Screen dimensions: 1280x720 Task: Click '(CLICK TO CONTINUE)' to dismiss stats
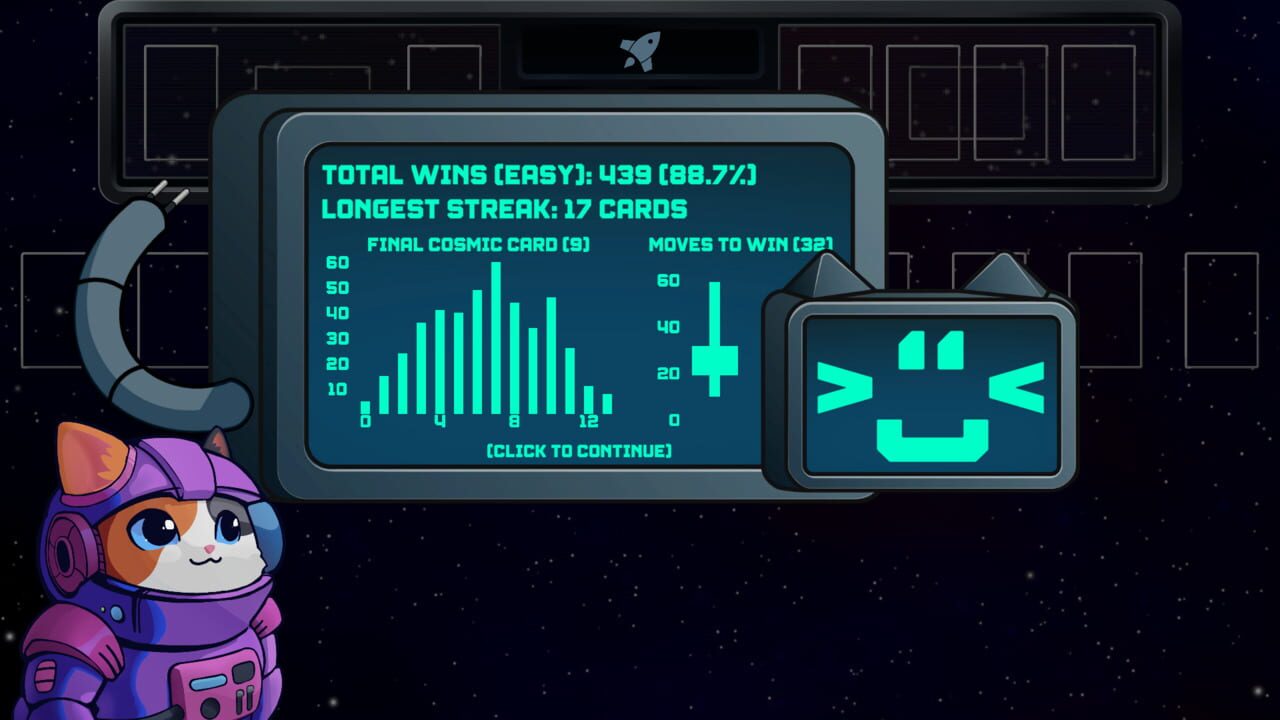tap(577, 451)
